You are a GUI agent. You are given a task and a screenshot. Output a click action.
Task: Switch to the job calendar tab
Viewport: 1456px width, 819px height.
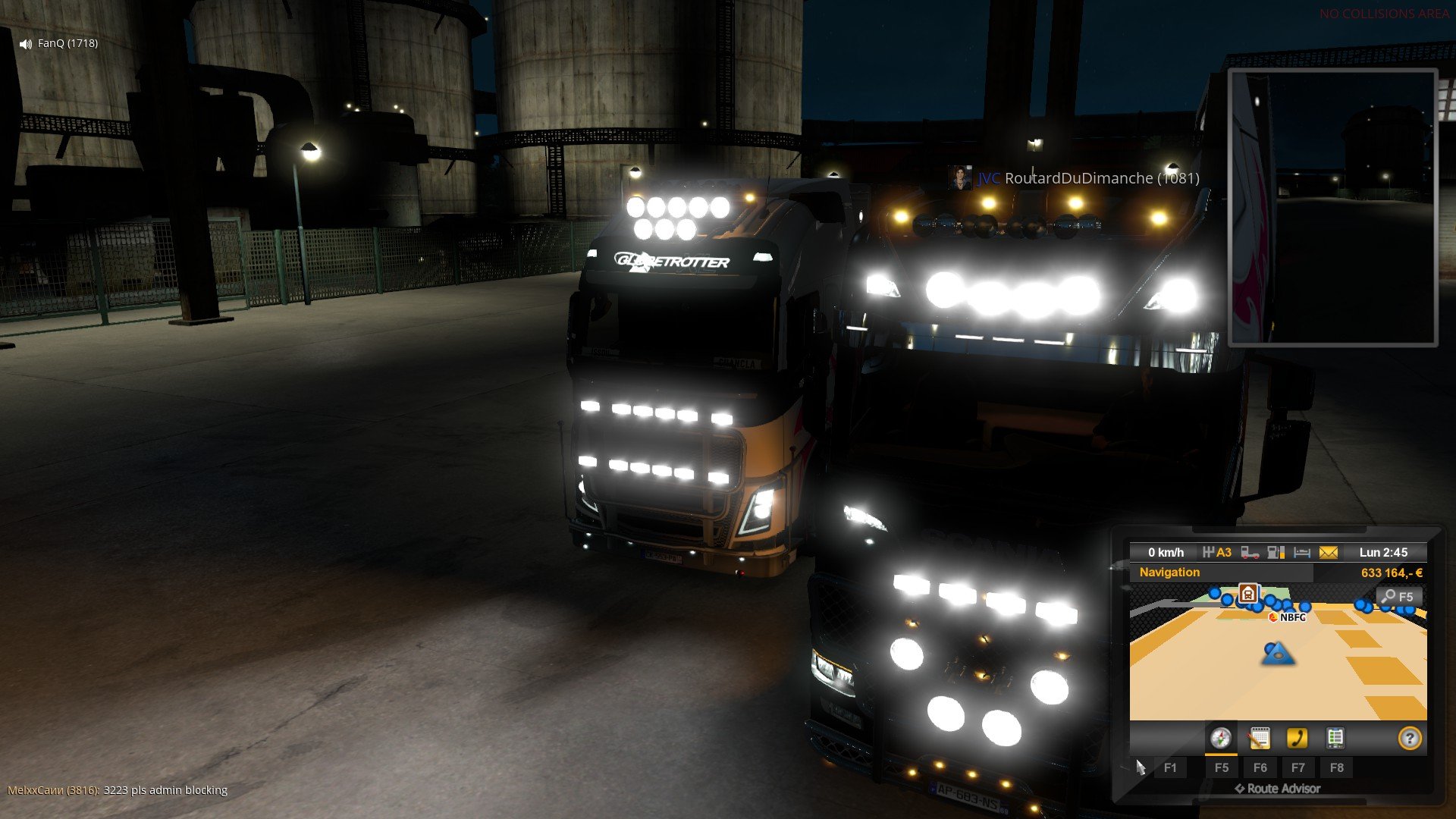point(1259,738)
